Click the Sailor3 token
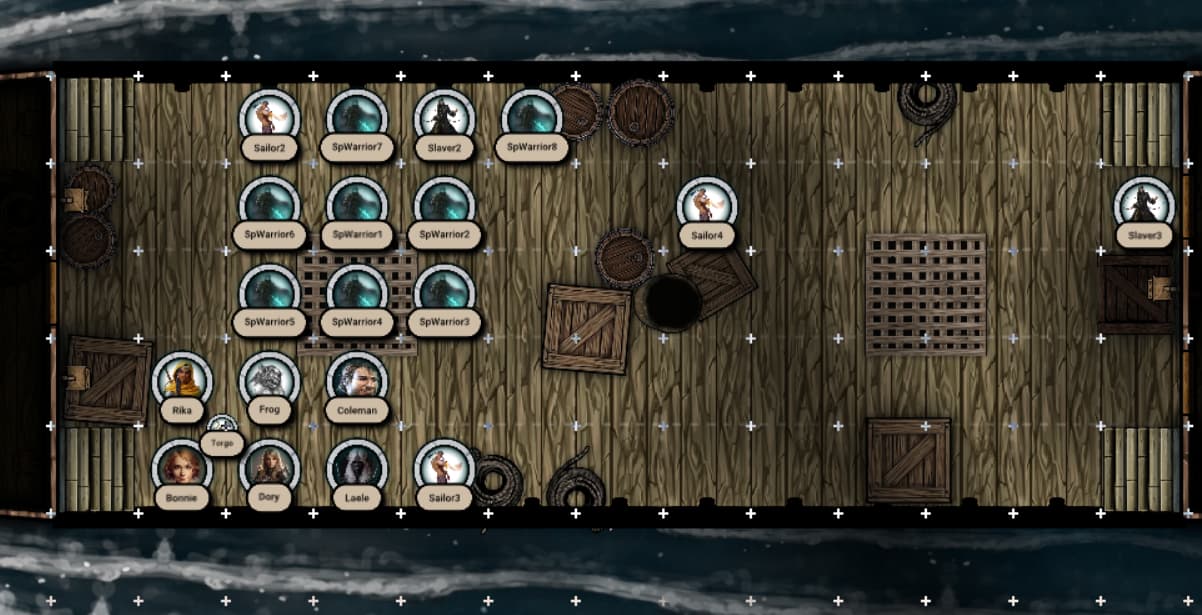 444,467
